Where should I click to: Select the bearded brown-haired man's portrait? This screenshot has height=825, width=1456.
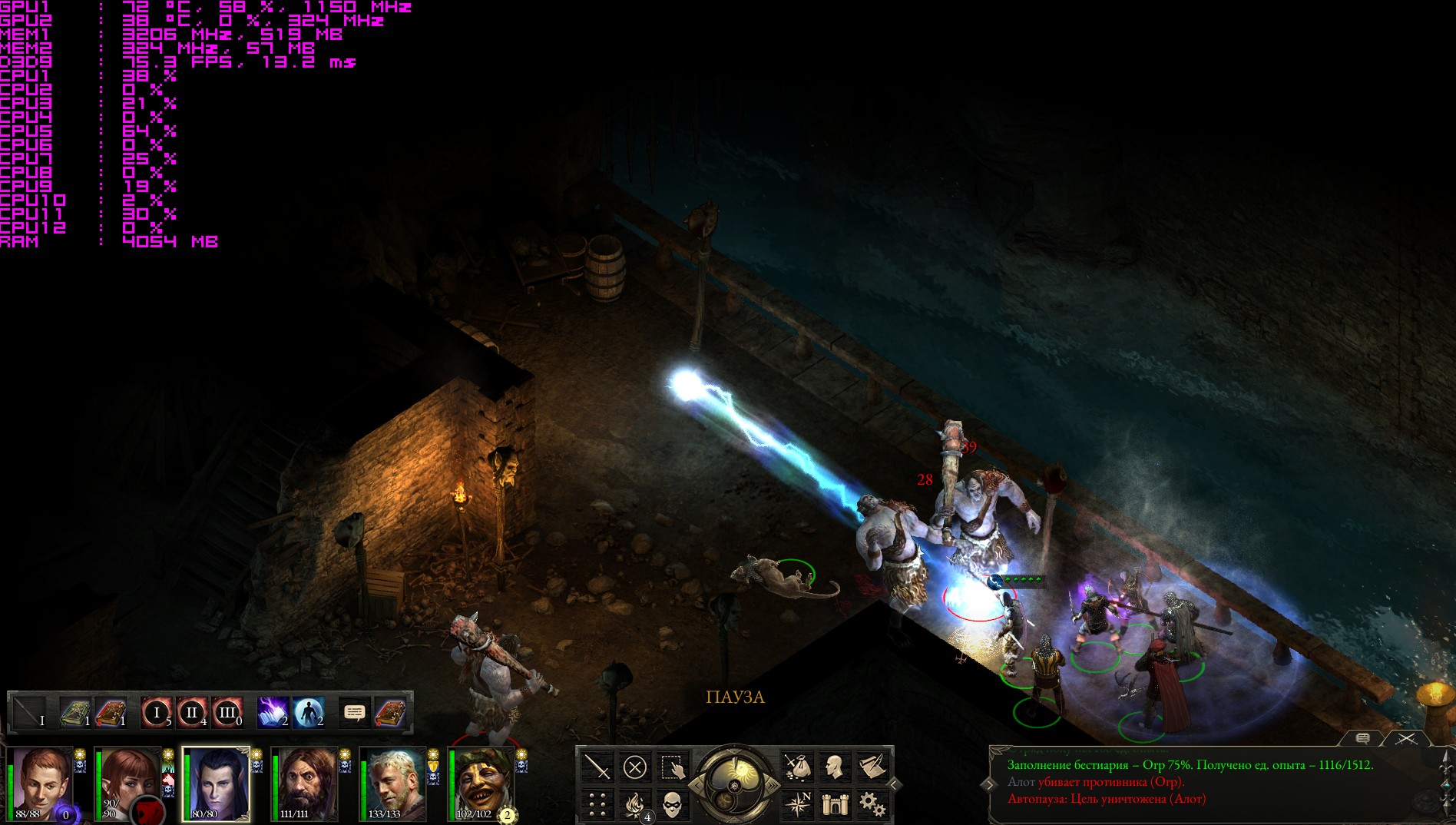click(305, 784)
